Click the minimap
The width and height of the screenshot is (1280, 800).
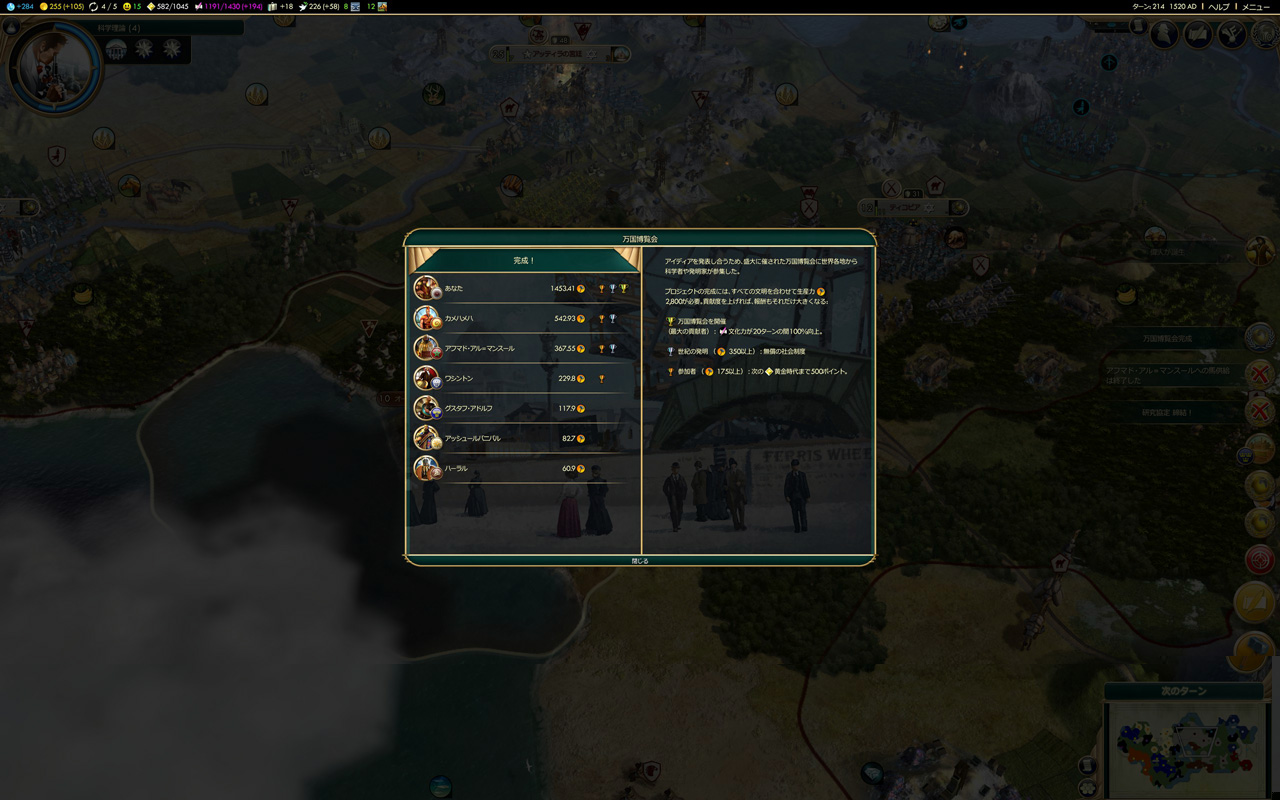(1186, 750)
